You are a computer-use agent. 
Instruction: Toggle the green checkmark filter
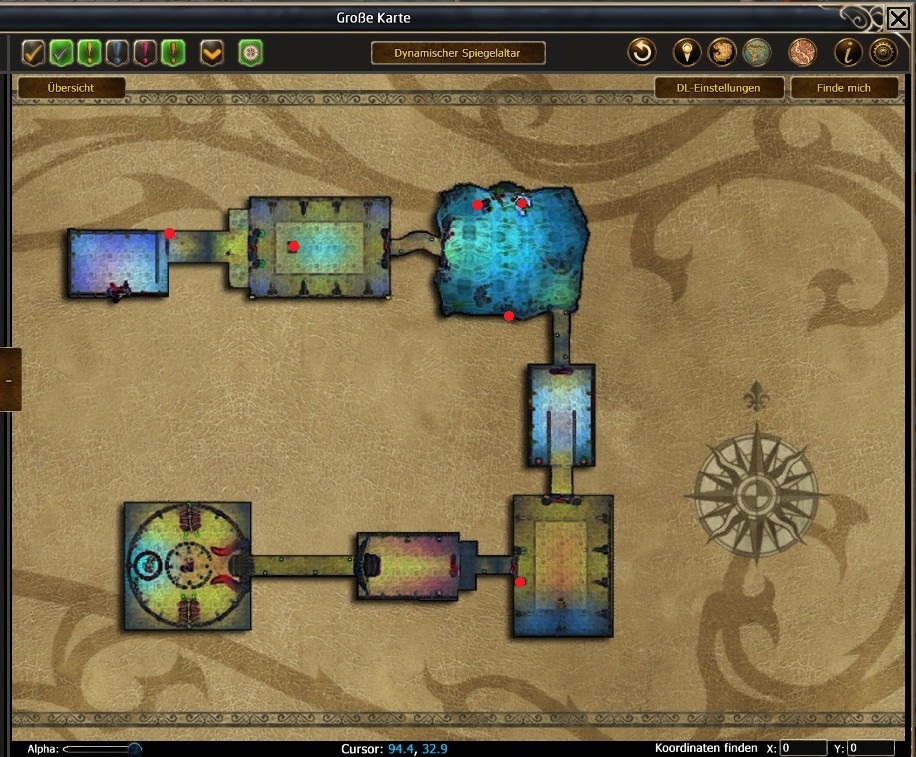(62, 52)
